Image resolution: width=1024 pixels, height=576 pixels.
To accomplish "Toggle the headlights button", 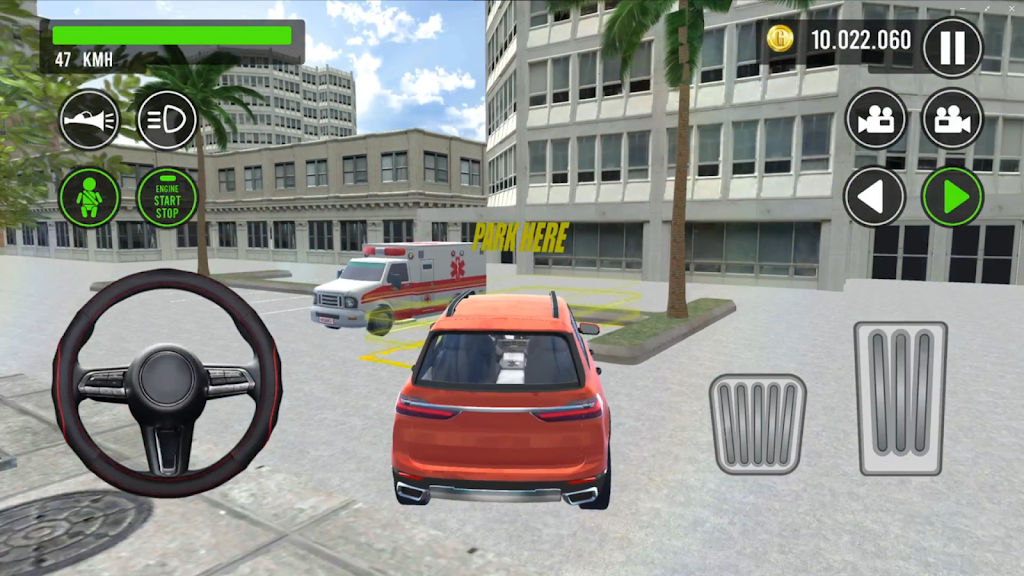I will [167, 120].
